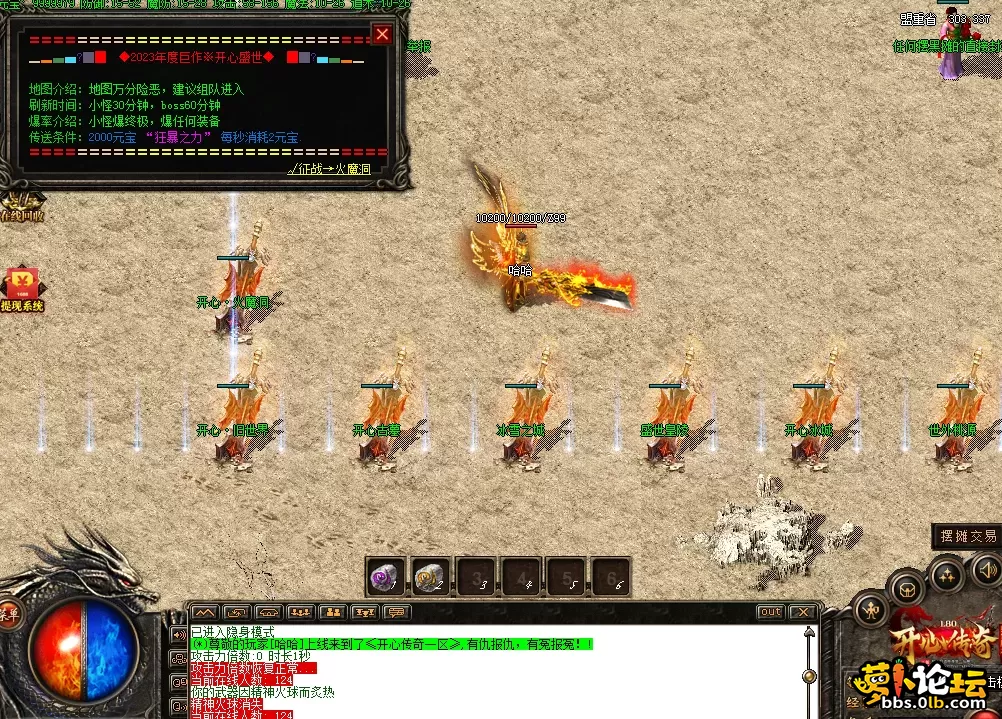Click the speech-bubble chat toolbar button

click(x=397, y=612)
